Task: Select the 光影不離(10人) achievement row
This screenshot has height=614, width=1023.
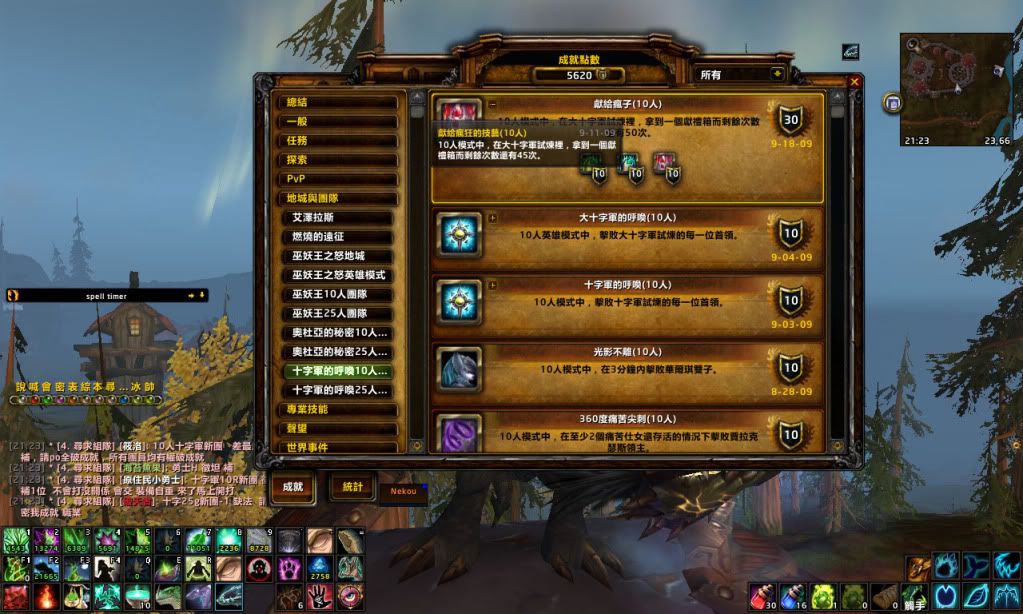Action: tap(628, 369)
